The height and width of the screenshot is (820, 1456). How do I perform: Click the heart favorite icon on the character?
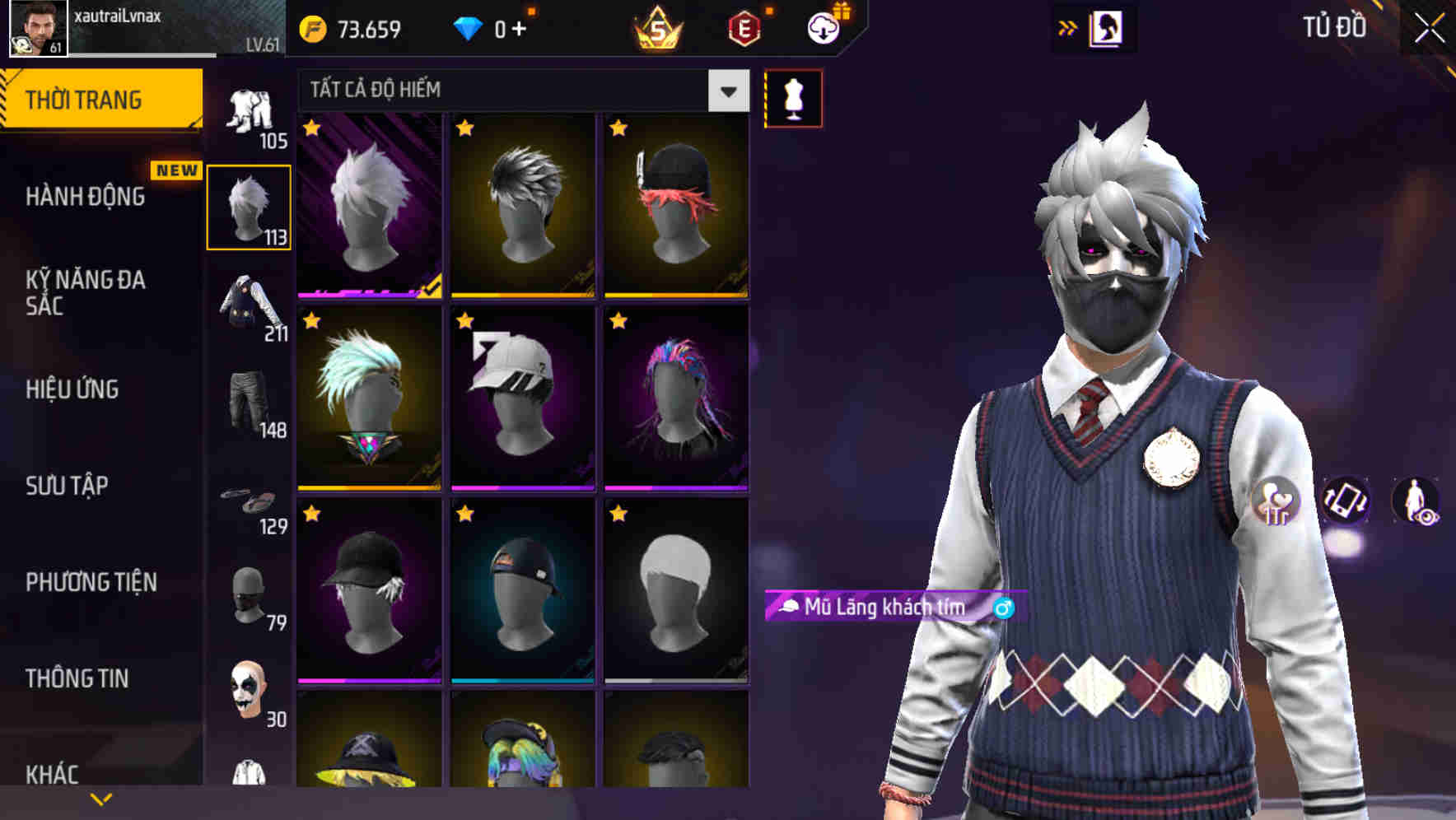coord(1276,502)
